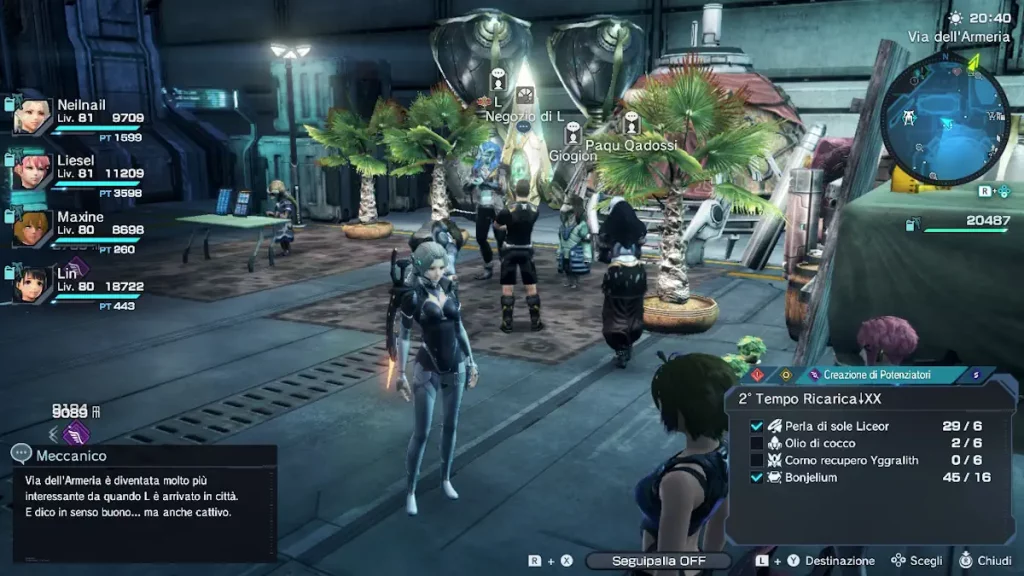This screenshot has width=1024, height=576.
Task: Open the circular minimap
Action: click(944, 118)
